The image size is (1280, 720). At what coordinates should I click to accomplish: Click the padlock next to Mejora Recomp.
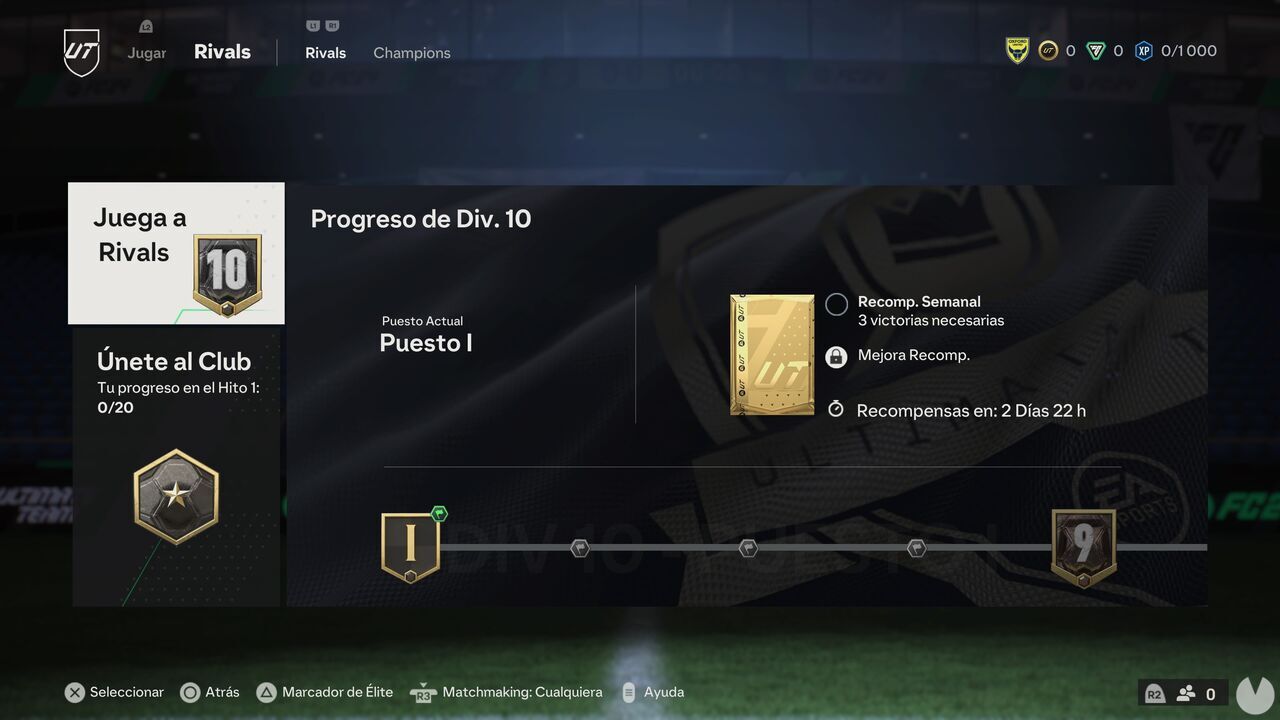[836, 355]
